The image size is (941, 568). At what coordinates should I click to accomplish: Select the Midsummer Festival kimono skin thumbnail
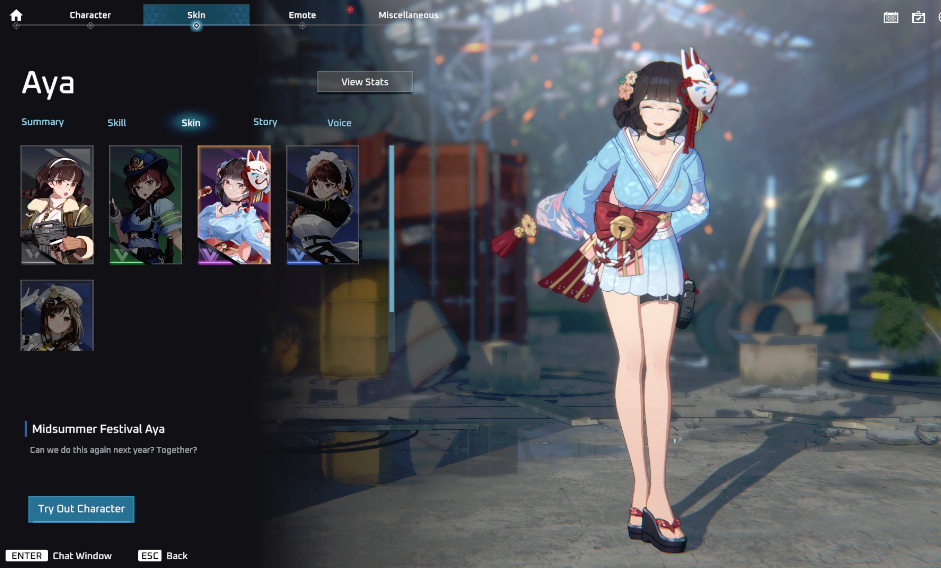(234, 205)
